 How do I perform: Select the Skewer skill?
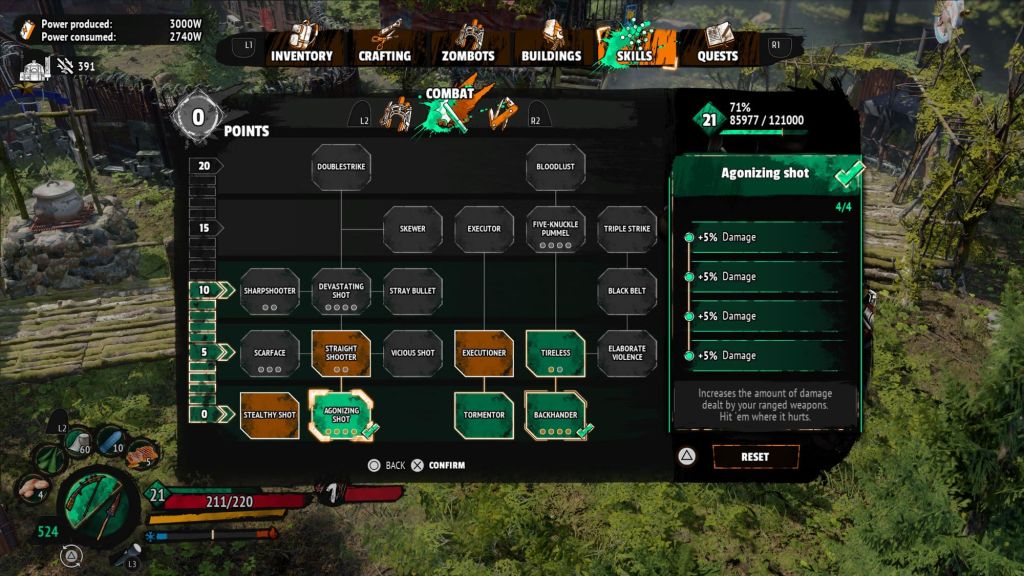tap(413, 229)
